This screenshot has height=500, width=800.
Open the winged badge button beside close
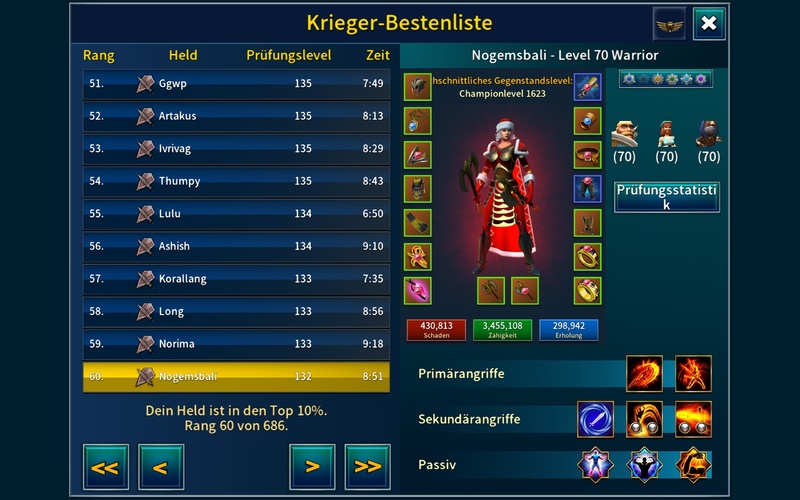(x=669, y=24)
